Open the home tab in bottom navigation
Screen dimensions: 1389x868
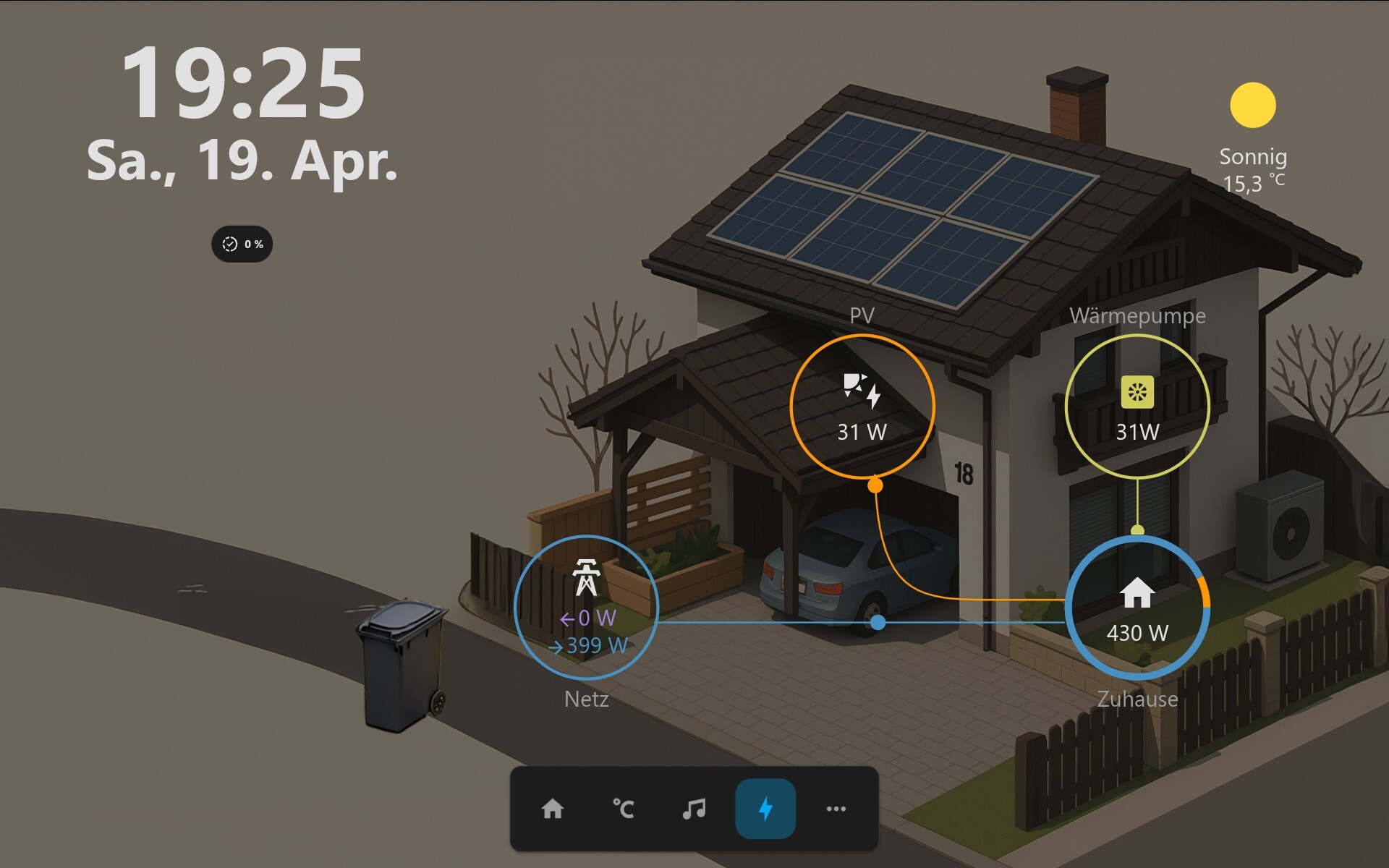point(553,809)
